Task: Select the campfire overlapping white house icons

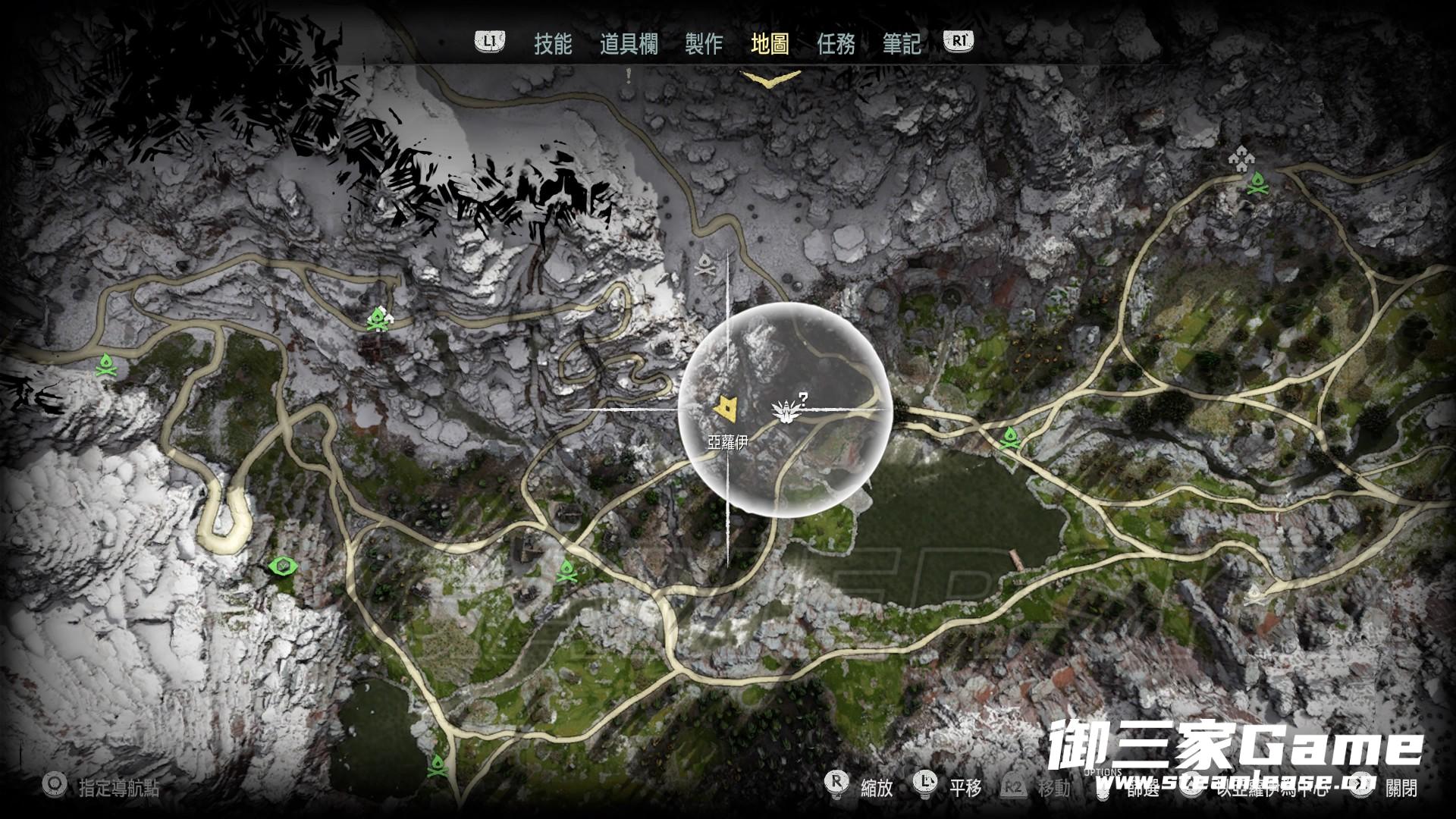Action: click(378, 320)
